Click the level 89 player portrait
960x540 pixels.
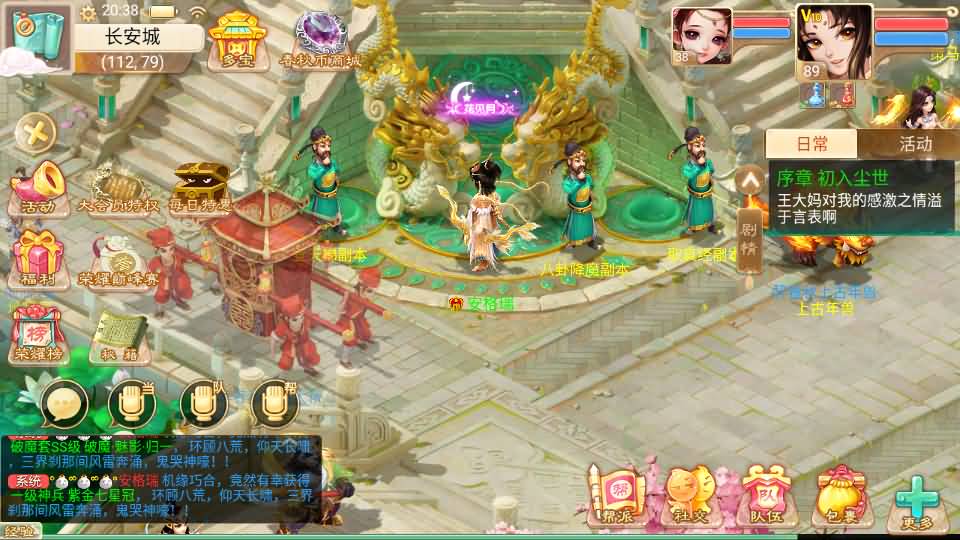(x=833, y=42)
